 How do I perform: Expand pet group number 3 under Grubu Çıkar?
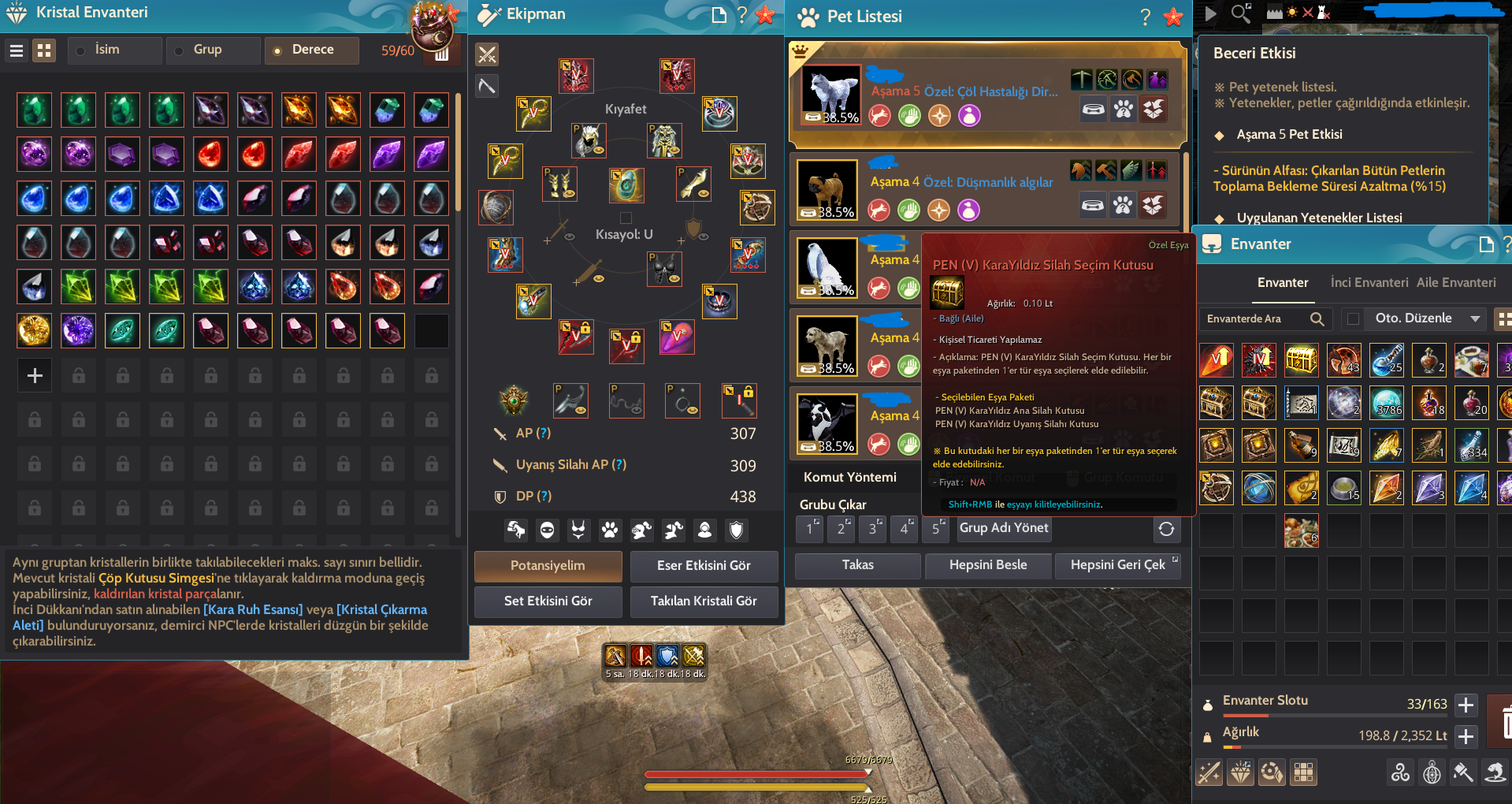(x=872, y=529)
